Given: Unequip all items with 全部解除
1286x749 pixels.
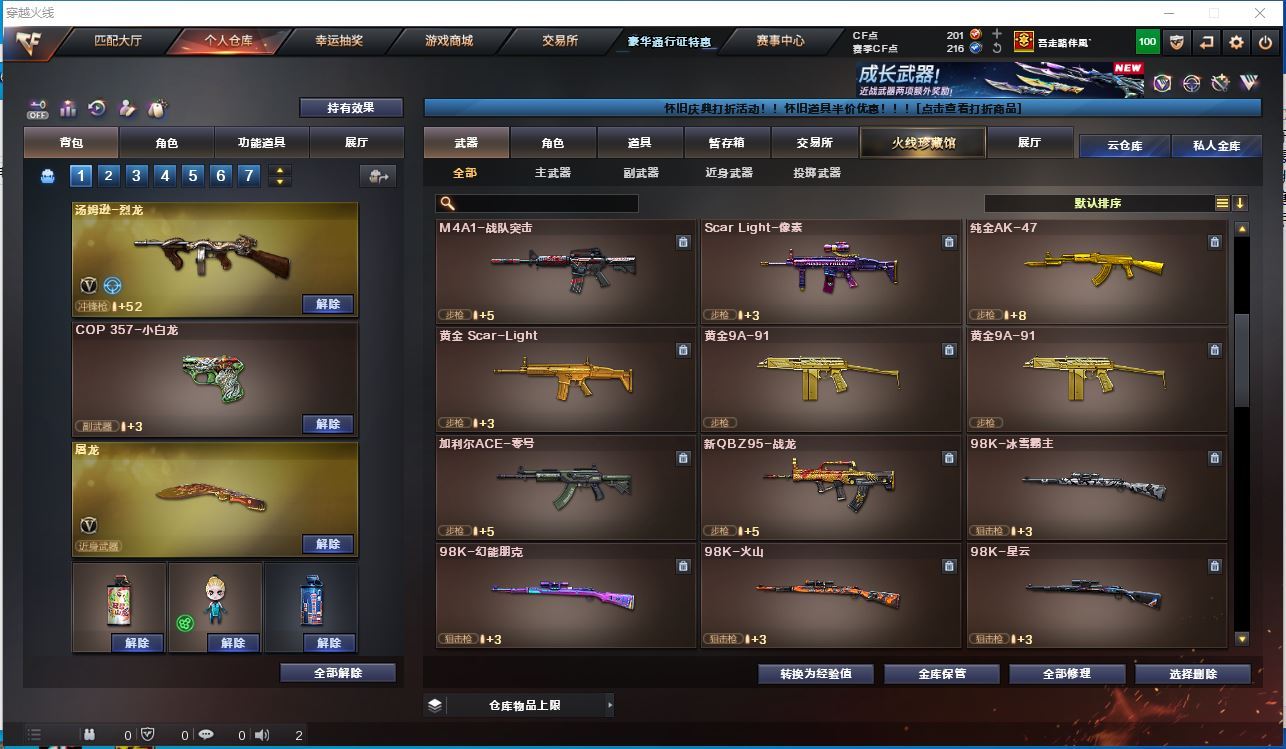Looking at the screenshot, I should [338, 673].
